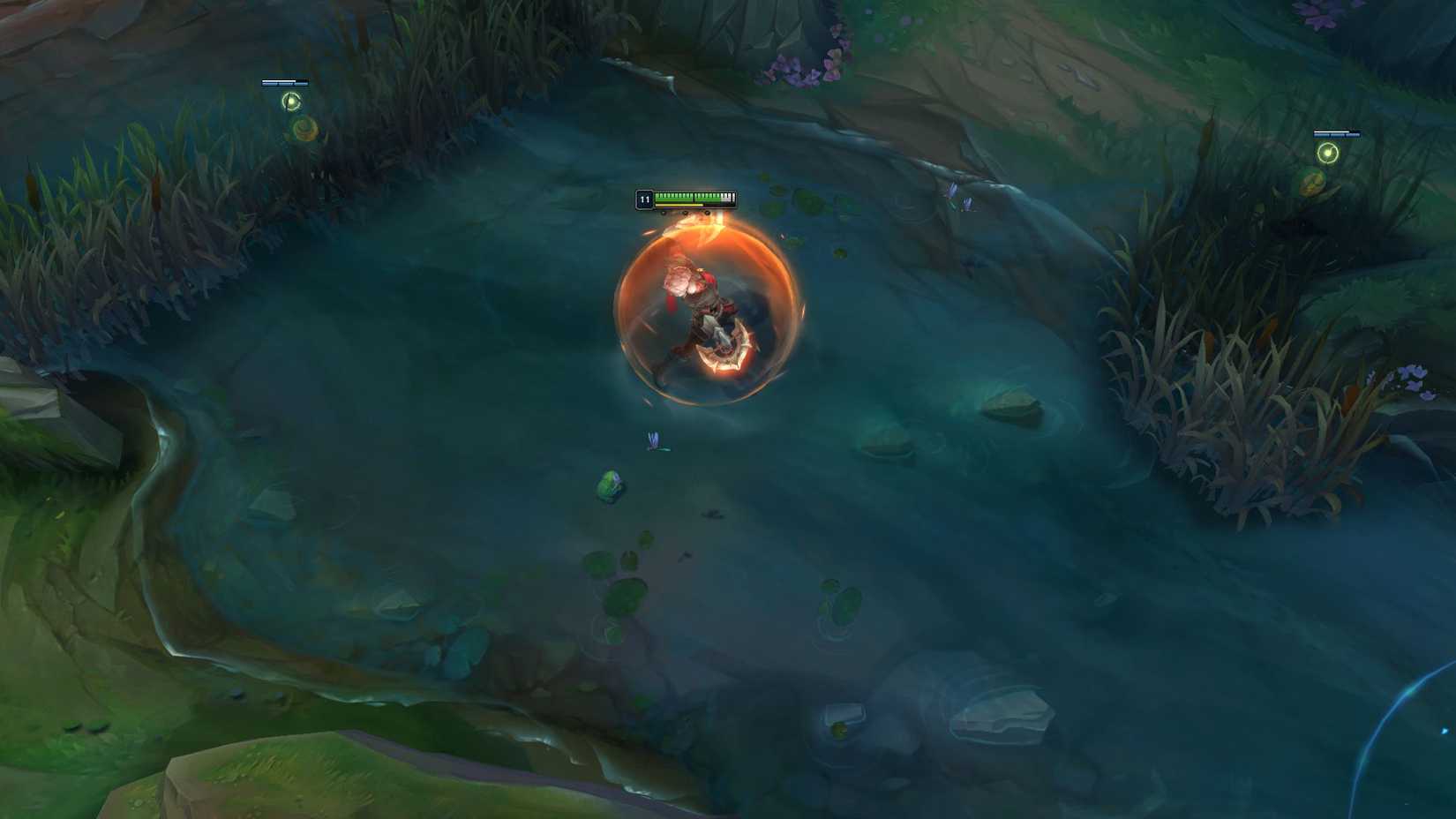
Task: Click the top-left ward's blue mana-style bar
Action: (x=284, y=84)
